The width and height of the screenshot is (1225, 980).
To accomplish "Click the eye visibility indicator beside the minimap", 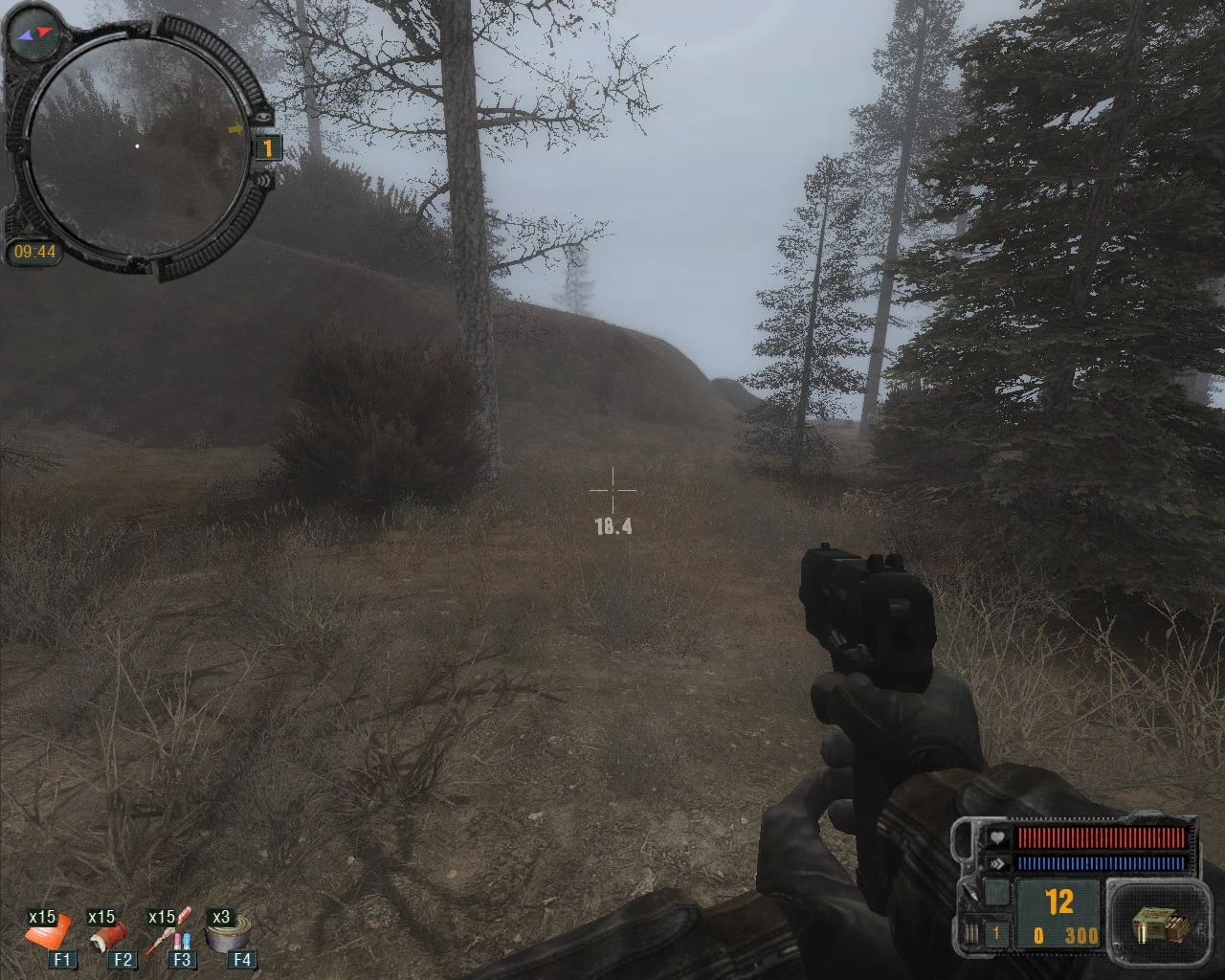I will click(x=263, y=117).
